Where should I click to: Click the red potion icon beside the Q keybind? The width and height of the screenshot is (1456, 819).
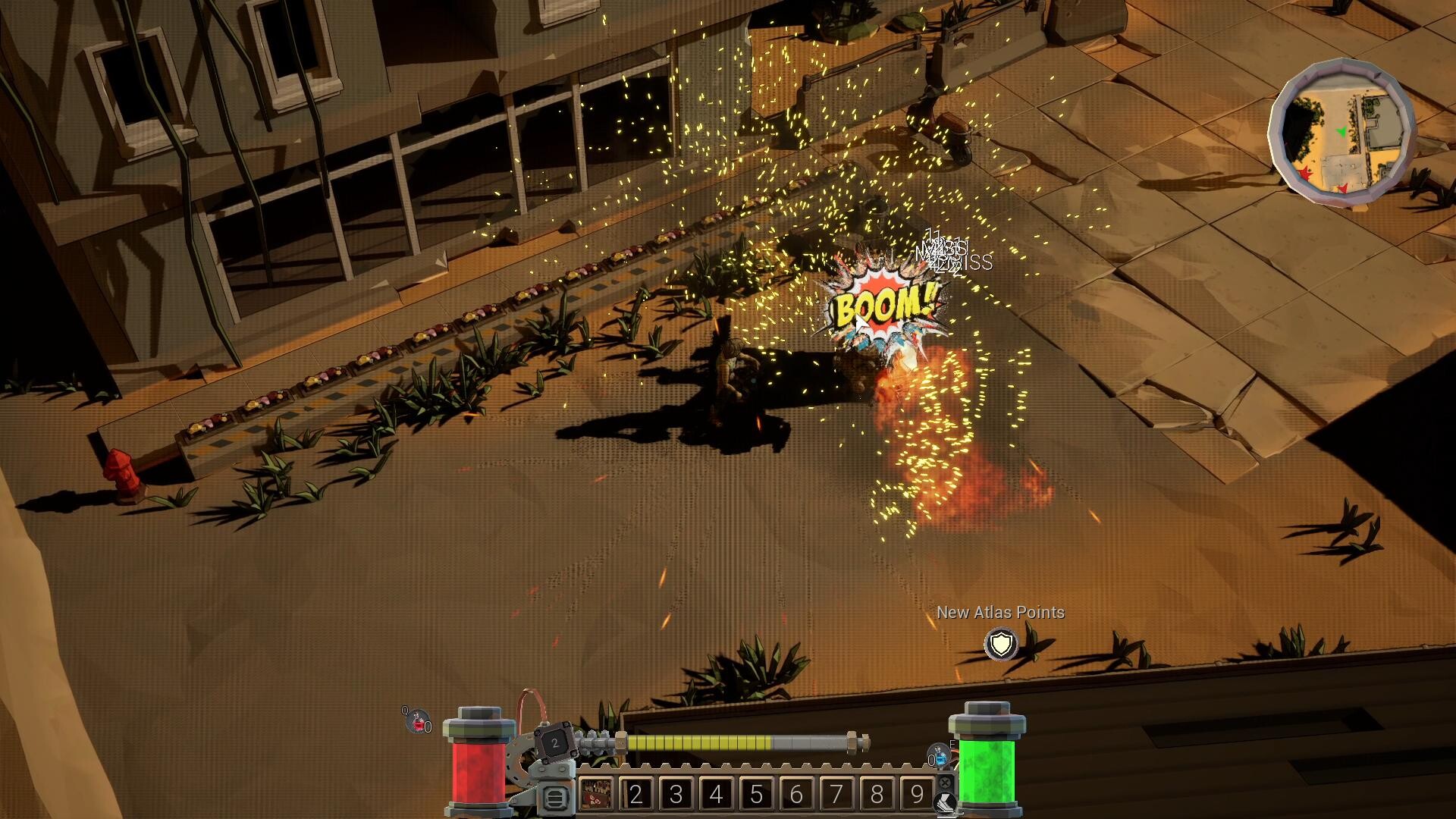point(417,722)
